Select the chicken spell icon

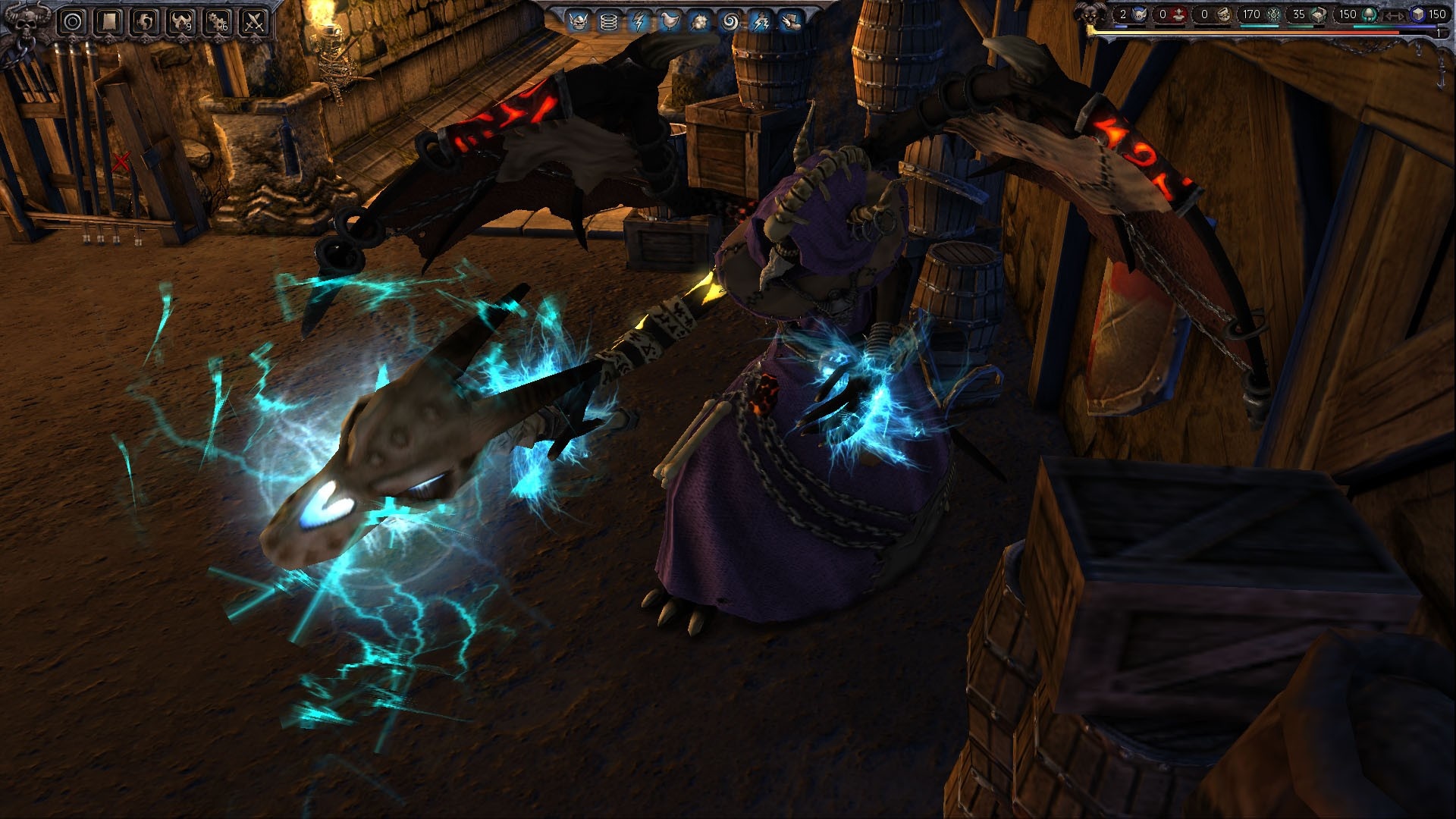(670, 22)
